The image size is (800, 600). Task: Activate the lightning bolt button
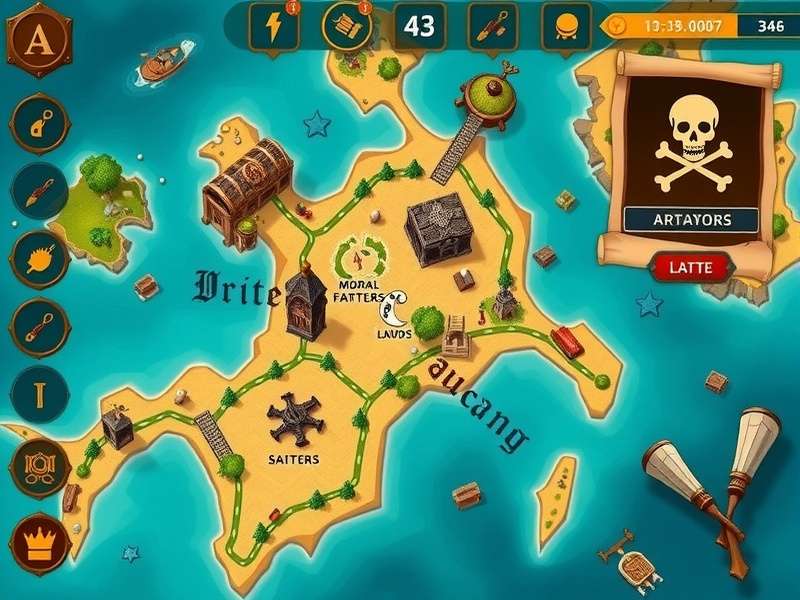(x=276, y=26)
